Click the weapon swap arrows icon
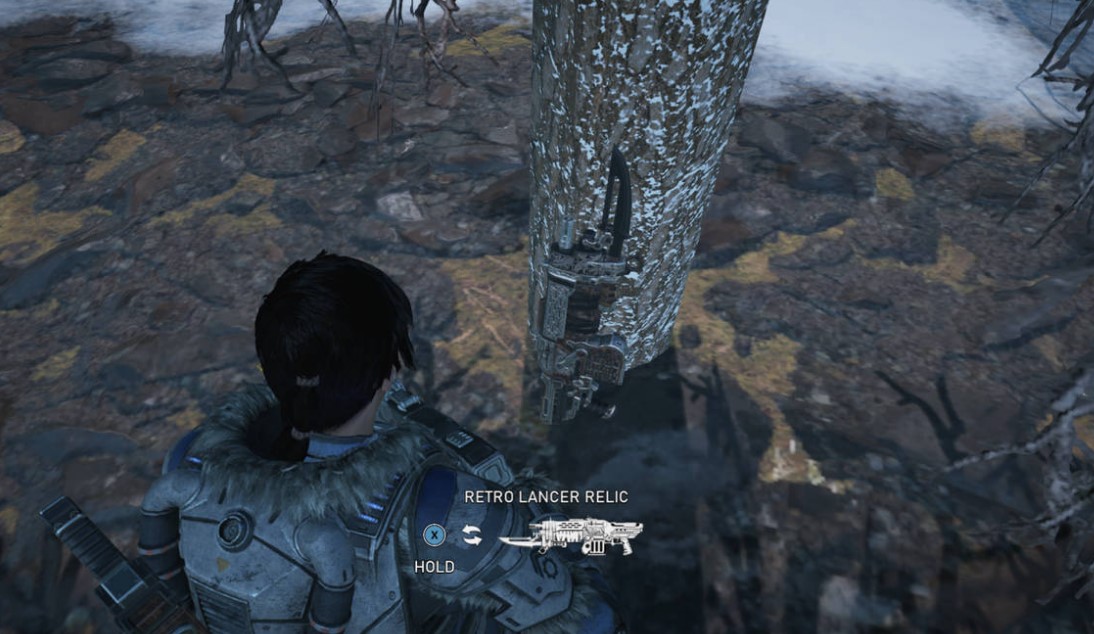The image size is (1094, 634). (x=472, y=536)
